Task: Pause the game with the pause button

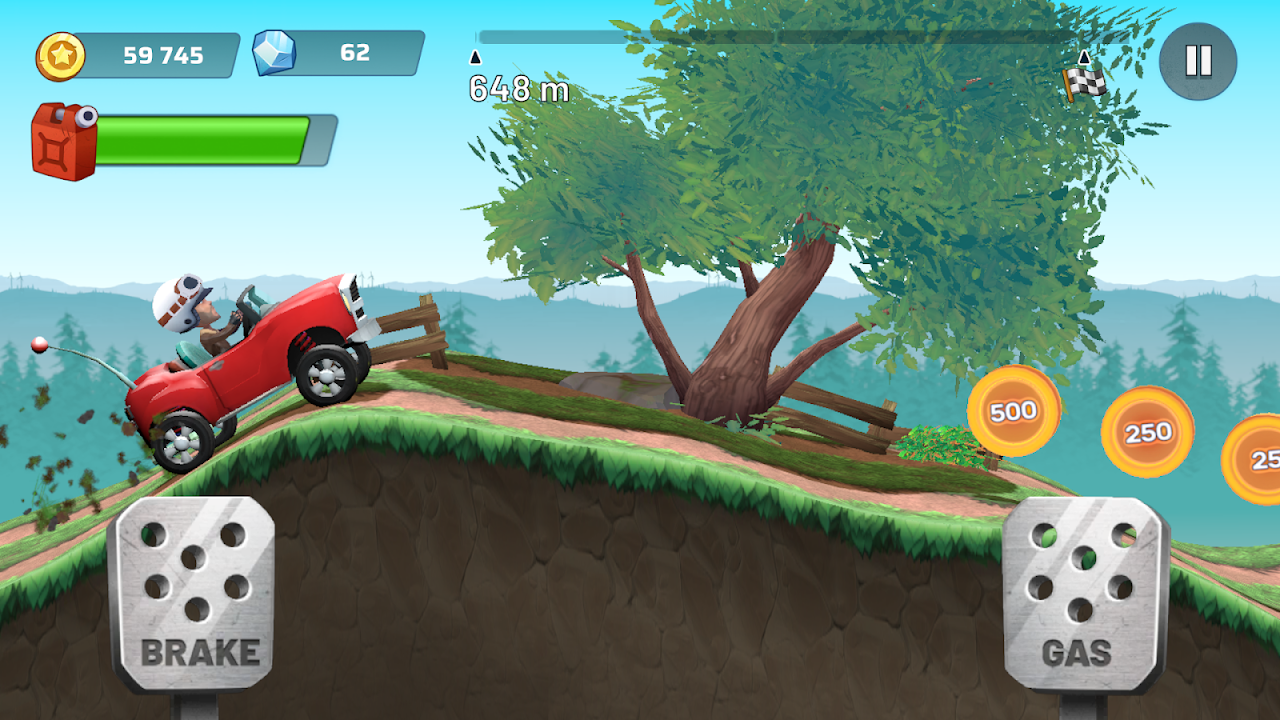Action: (x=1198, y=61)
